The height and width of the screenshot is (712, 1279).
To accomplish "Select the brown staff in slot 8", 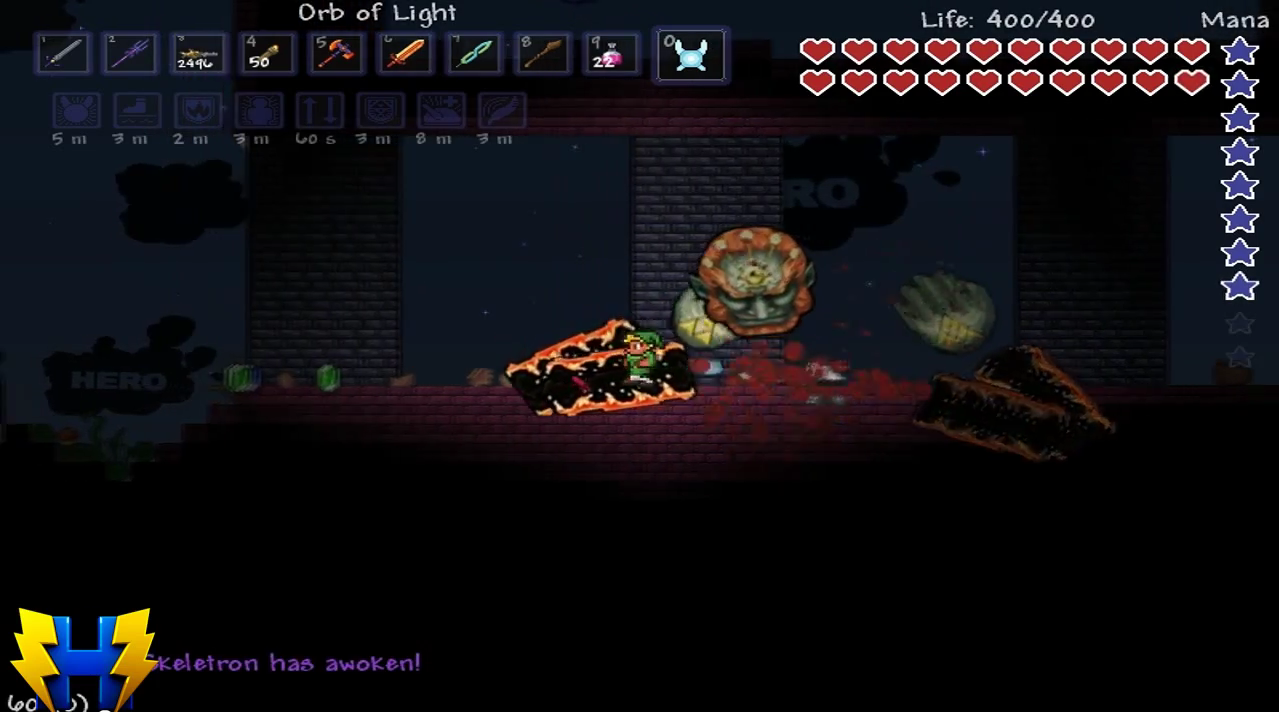I will click(x=543, y=53).
